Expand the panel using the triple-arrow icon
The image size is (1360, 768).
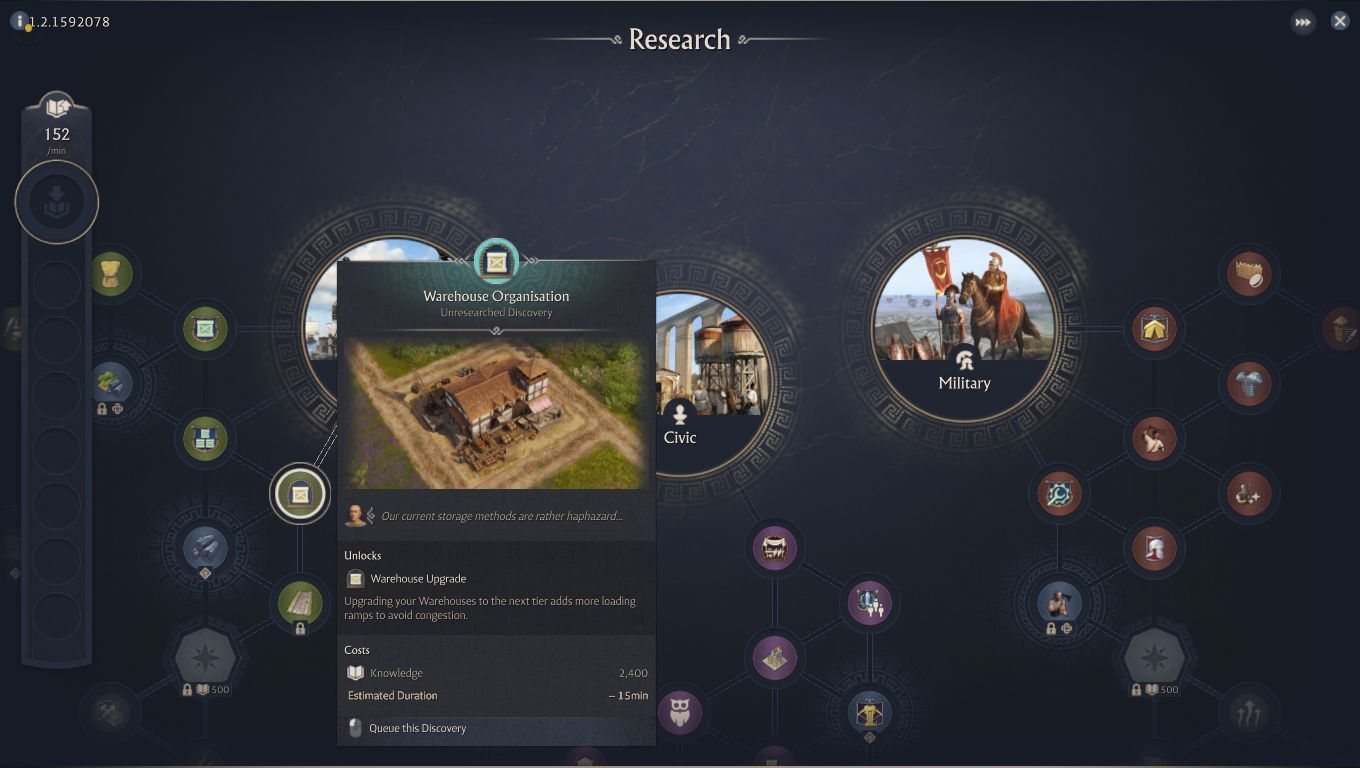pyautogui.click(x=1302, y=20)
